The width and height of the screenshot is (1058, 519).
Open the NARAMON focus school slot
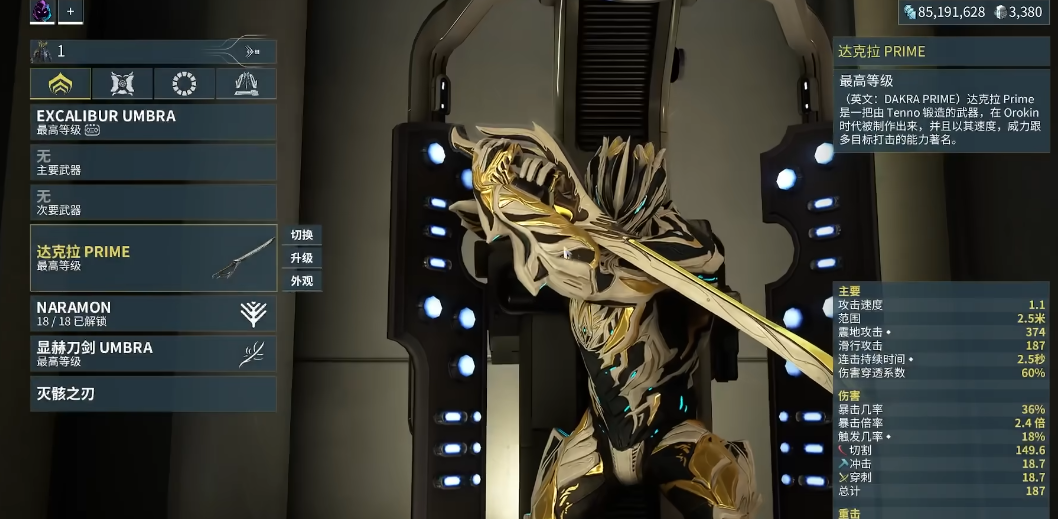pos(153,314)
